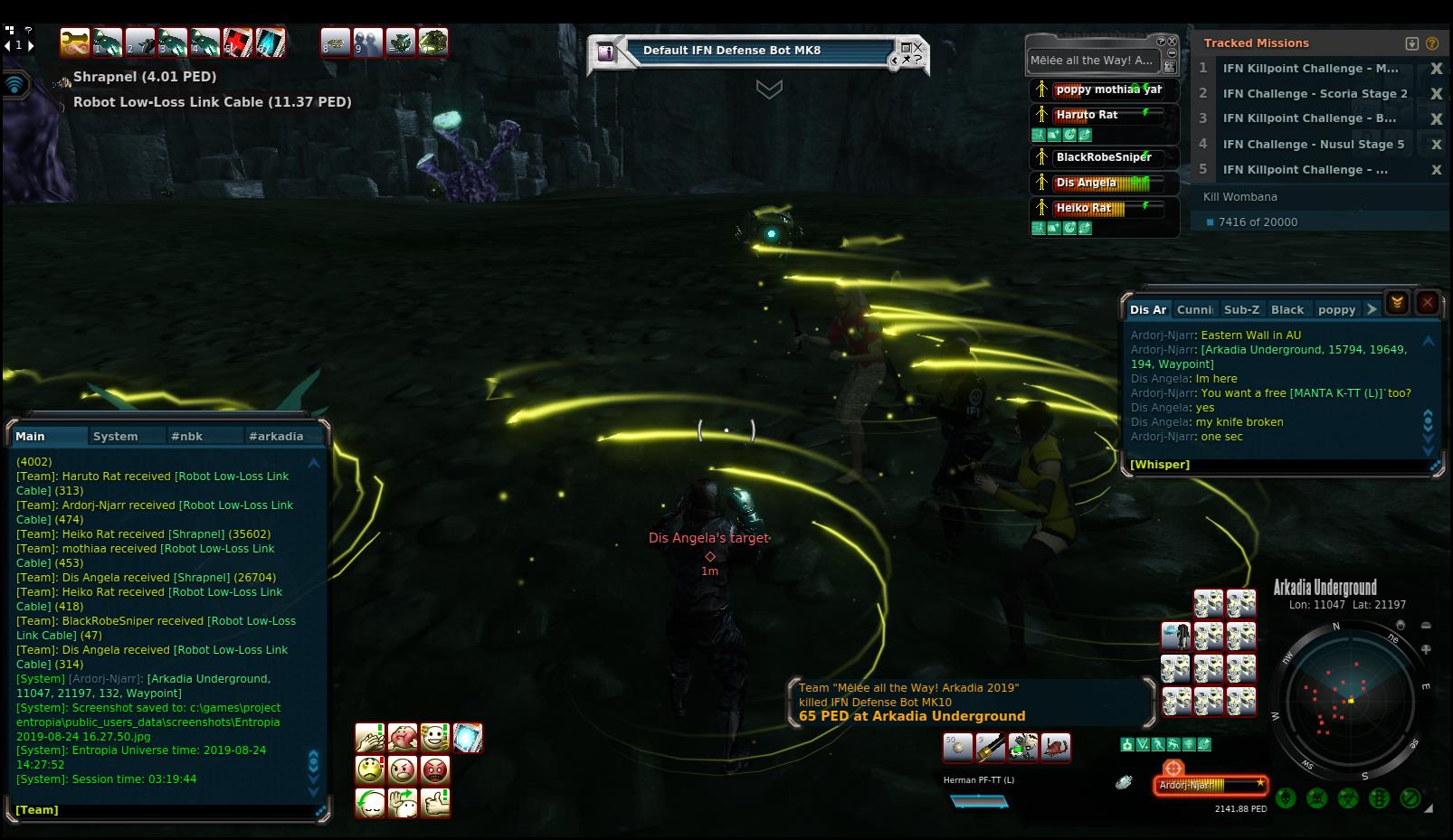
Task: Select the #nbk chat tab
Action: [186, 436]
